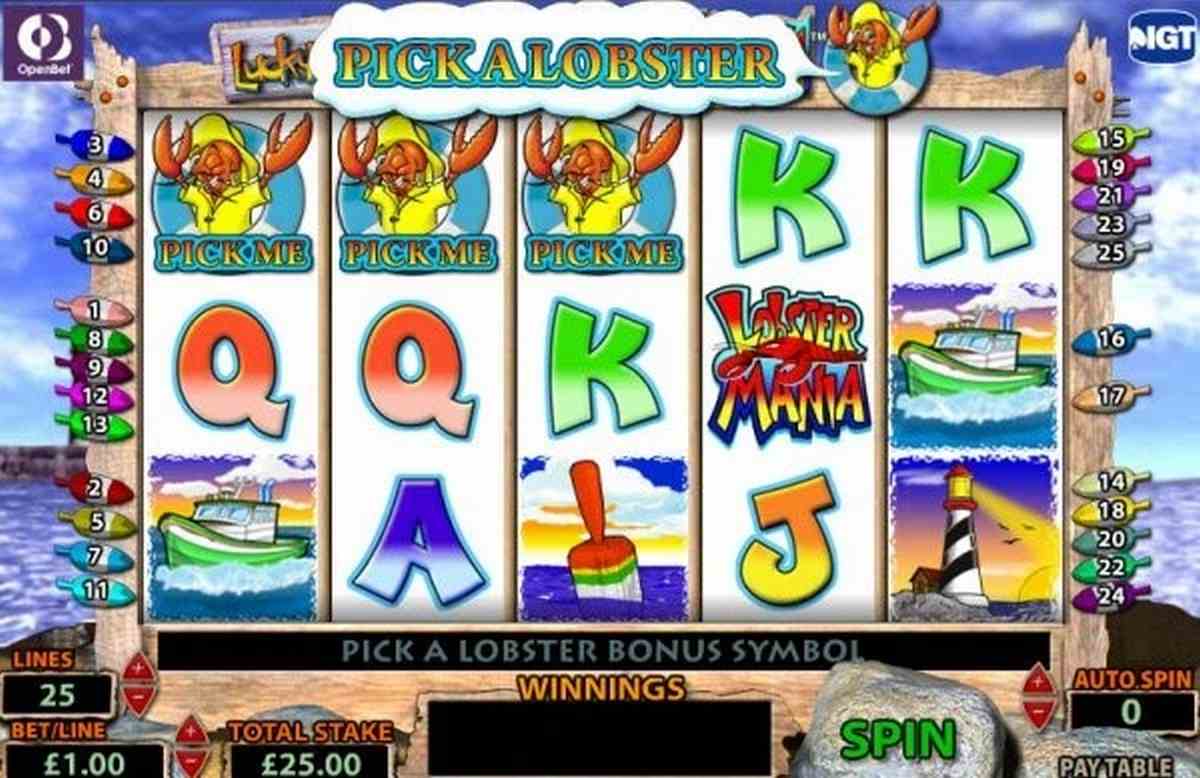The width and height of the screenshot is (1200, 778).
Task: Decrease the number of lines
Action: point(138,697)
